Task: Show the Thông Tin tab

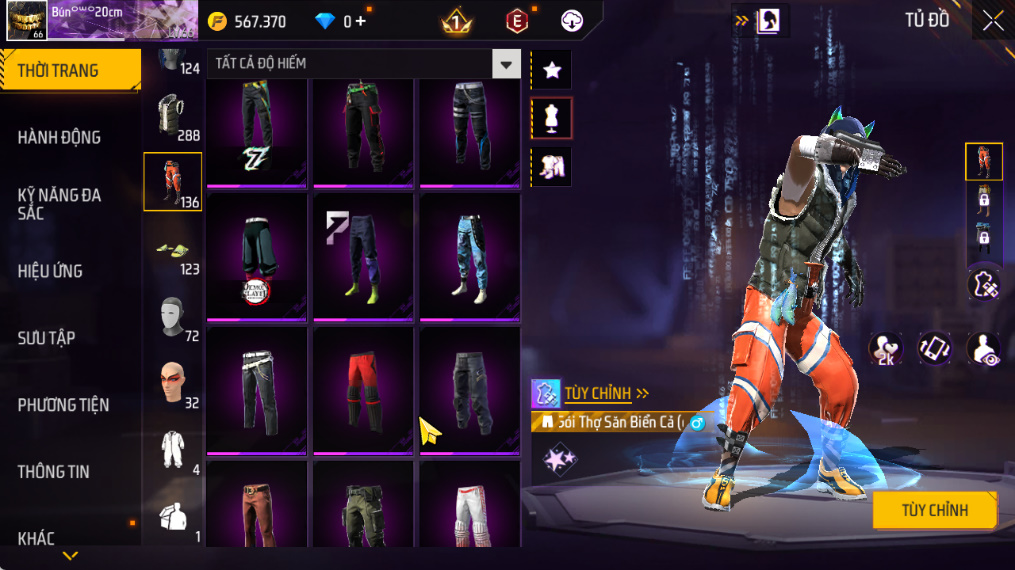Action: click(53, 472)
